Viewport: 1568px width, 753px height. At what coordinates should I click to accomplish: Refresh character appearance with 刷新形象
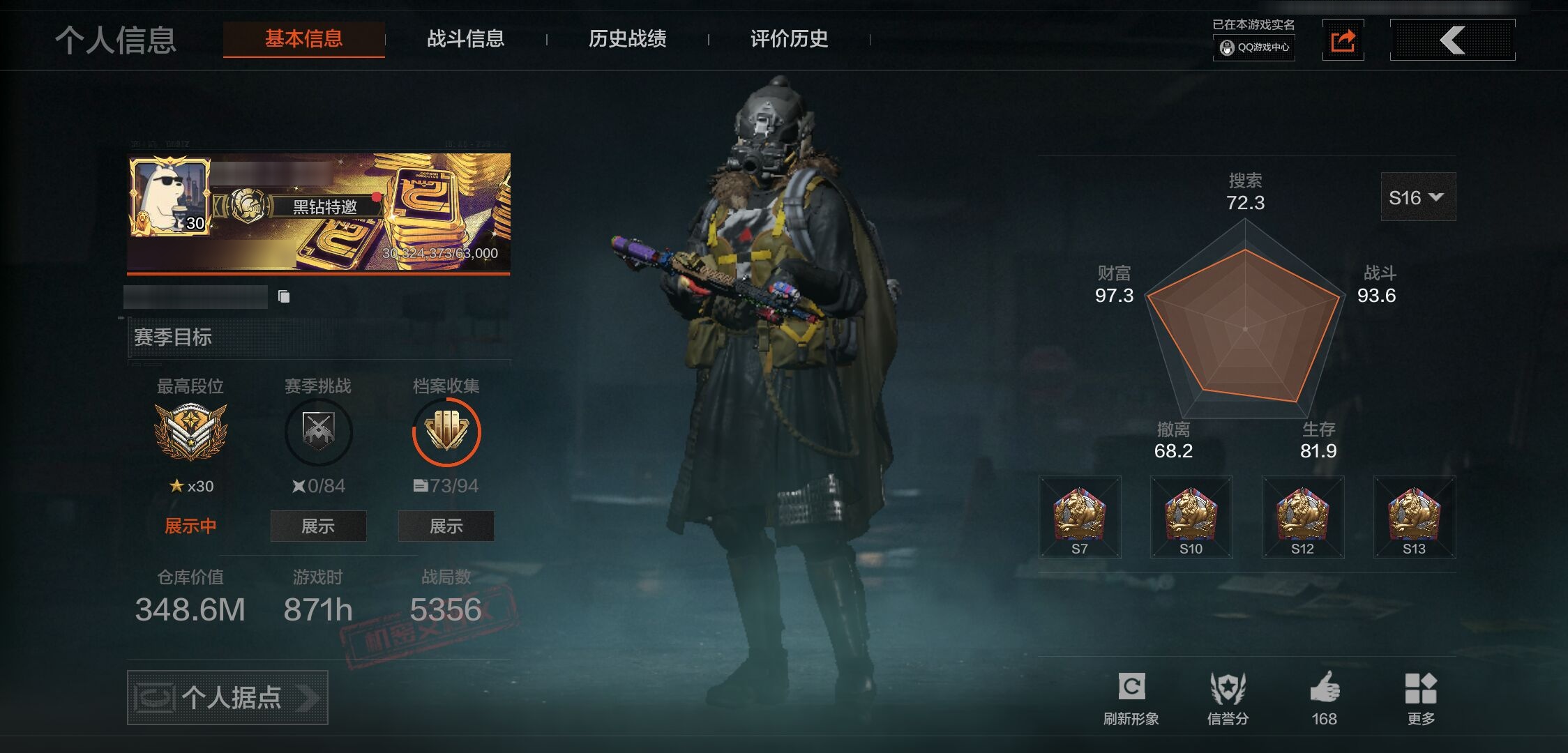pyautogui.click(x=1131, y=697)
